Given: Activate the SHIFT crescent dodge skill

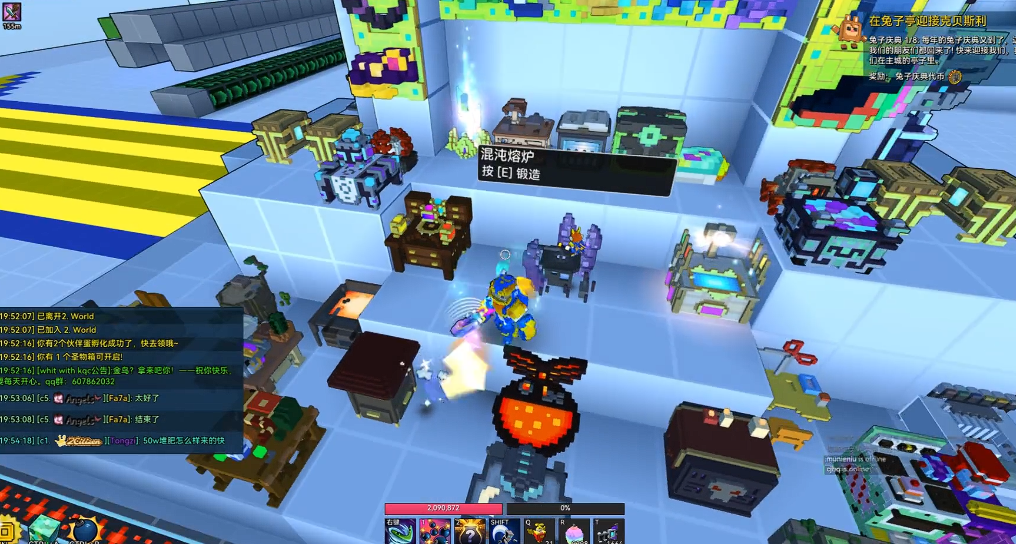Looking at the screenshot, I should (503, 532).
